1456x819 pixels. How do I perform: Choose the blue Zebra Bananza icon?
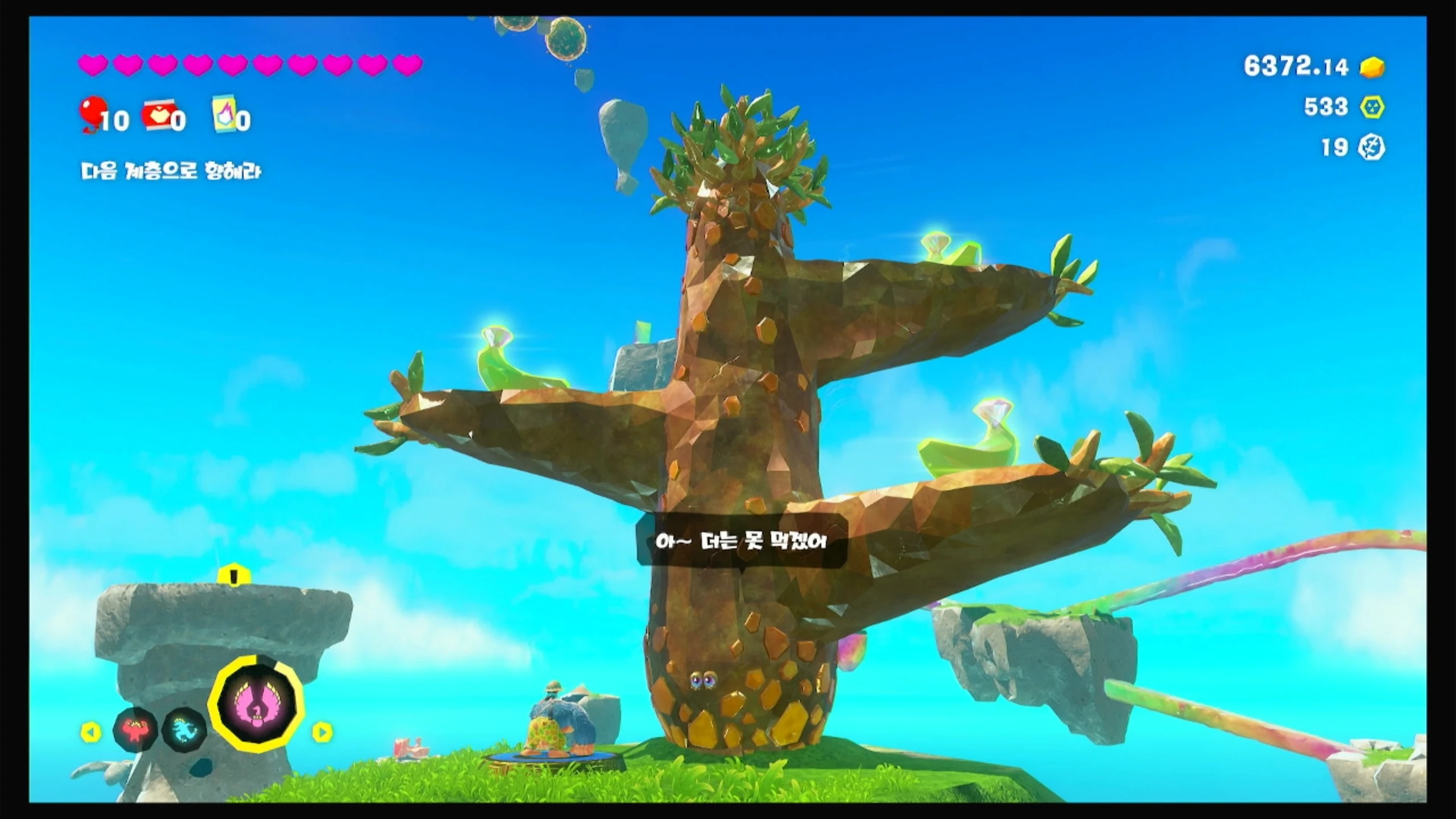[x=185, y=729]
